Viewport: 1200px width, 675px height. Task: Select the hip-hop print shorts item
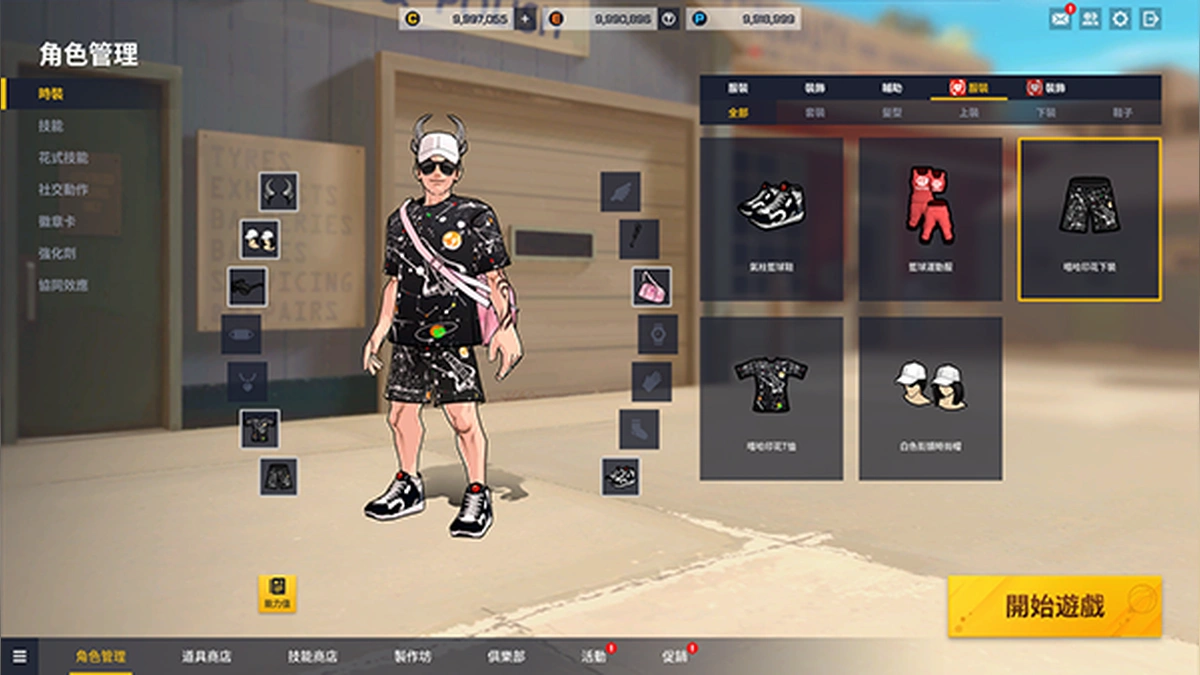(x=1089, y=219)
